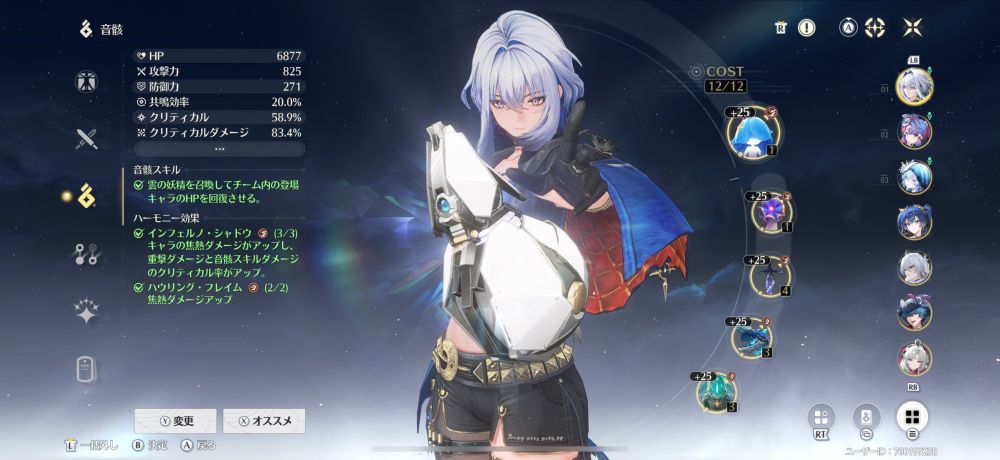
Task: Expand the stats list with the ellipsis bar
Action: point(219,148)
